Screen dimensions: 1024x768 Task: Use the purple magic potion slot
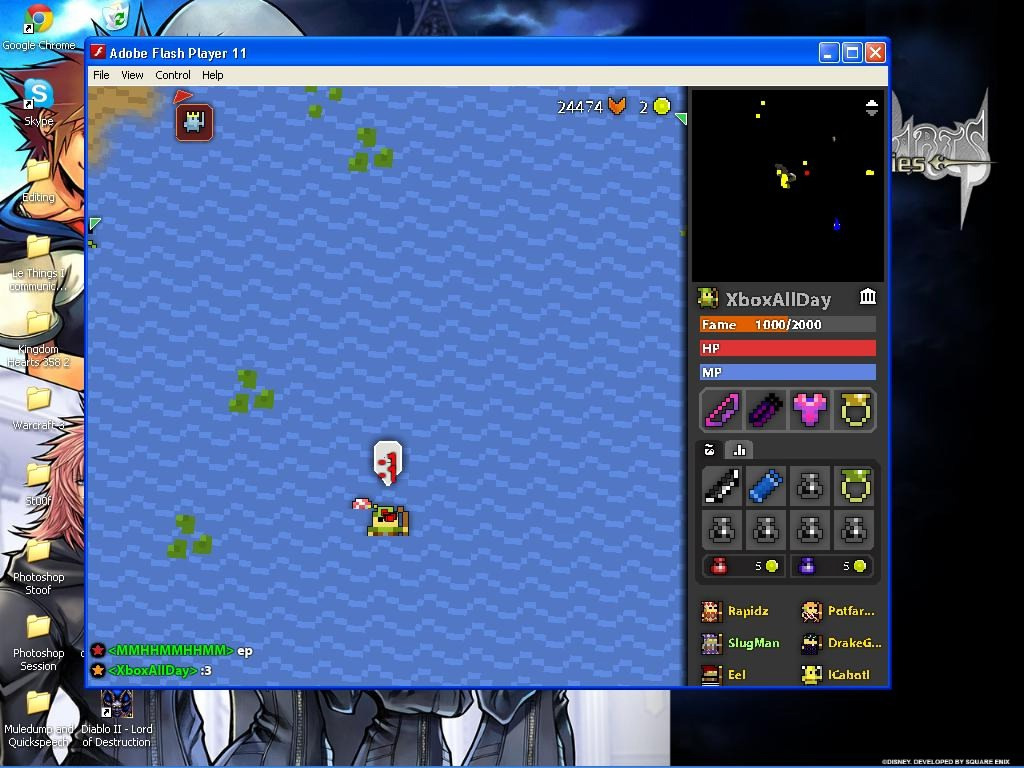point(831,566)
